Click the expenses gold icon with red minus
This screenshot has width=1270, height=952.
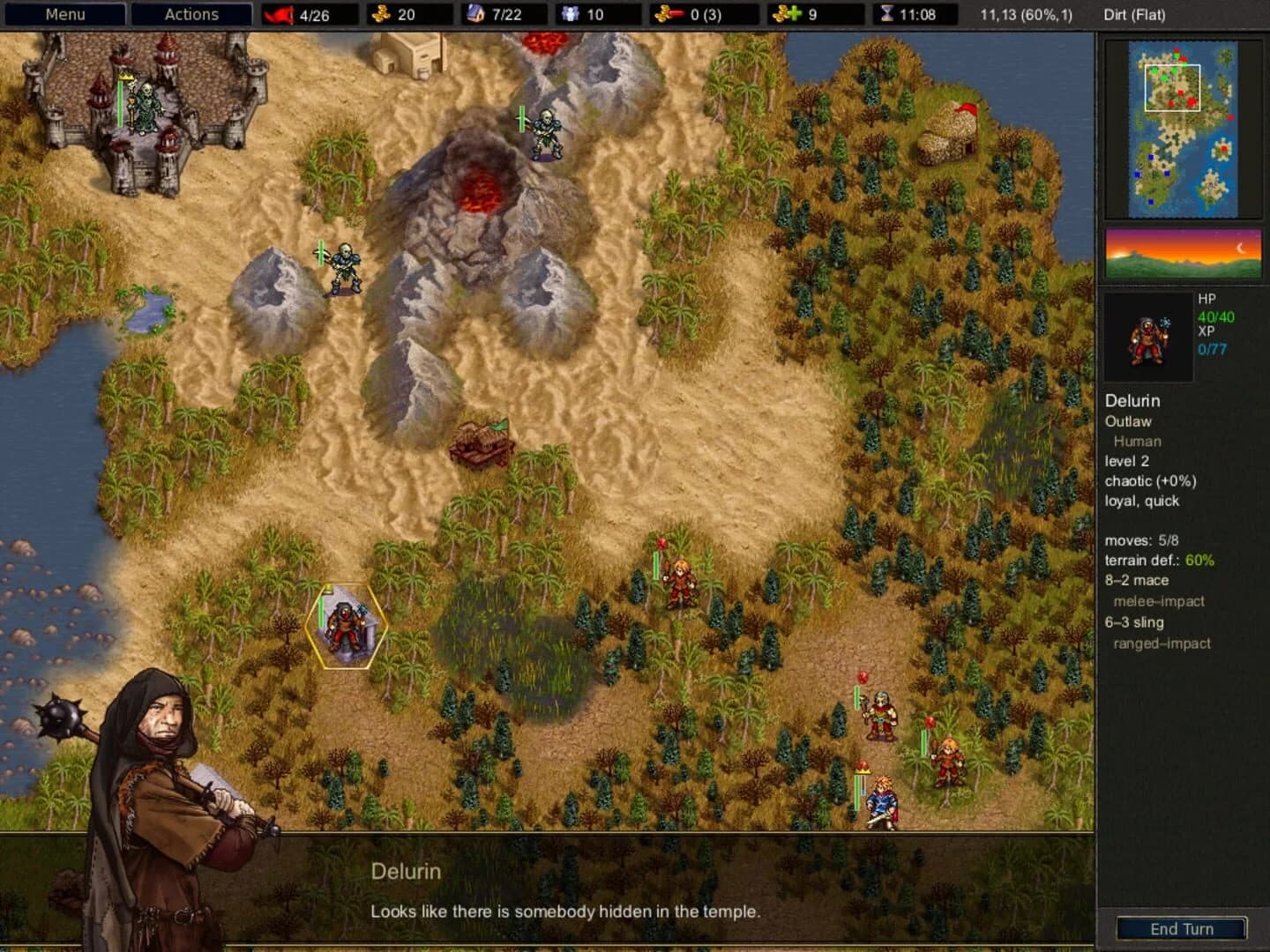point(668,14)
